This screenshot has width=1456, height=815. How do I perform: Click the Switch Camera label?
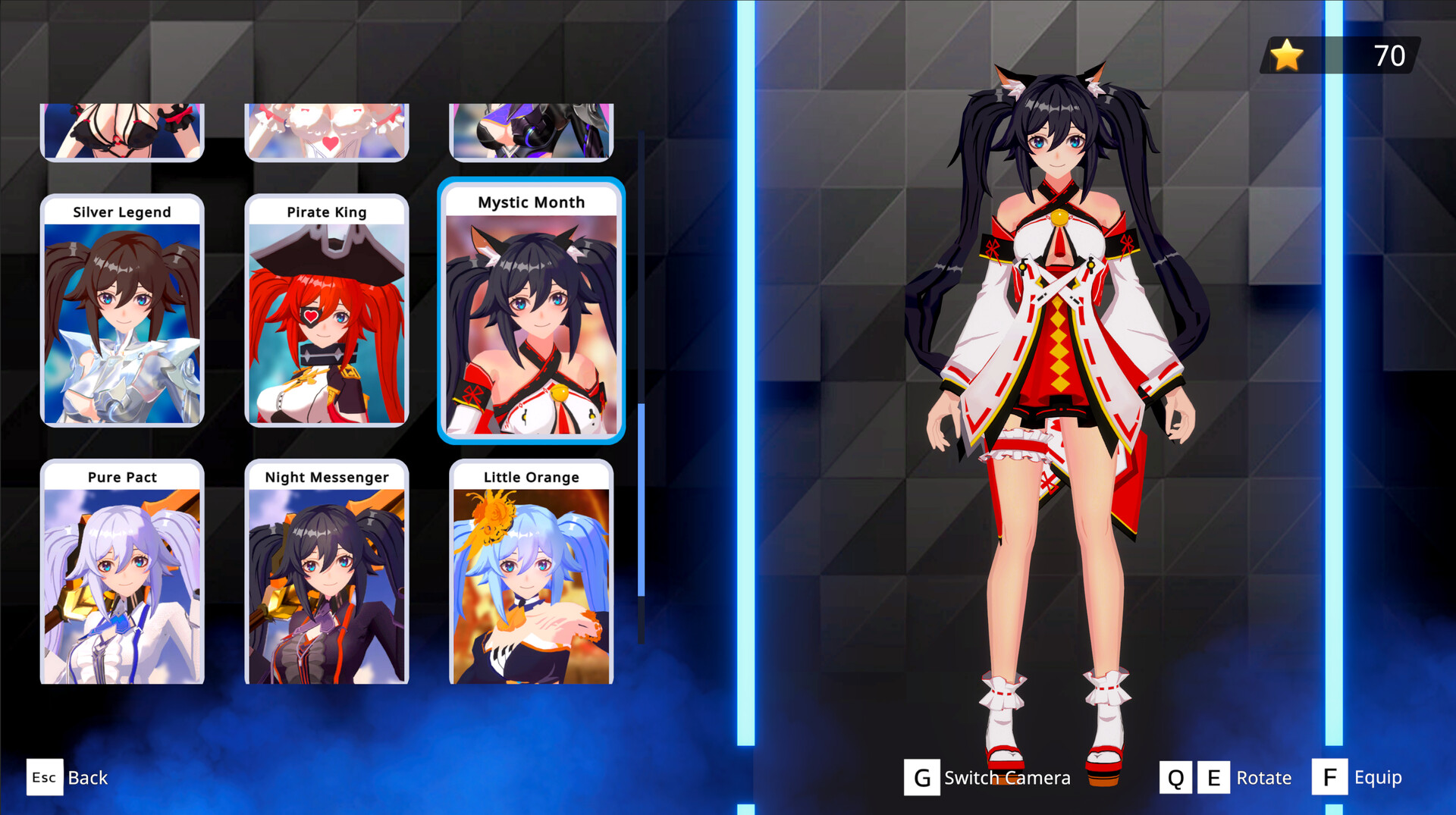pyautogui.click(x=1006, y=777)
